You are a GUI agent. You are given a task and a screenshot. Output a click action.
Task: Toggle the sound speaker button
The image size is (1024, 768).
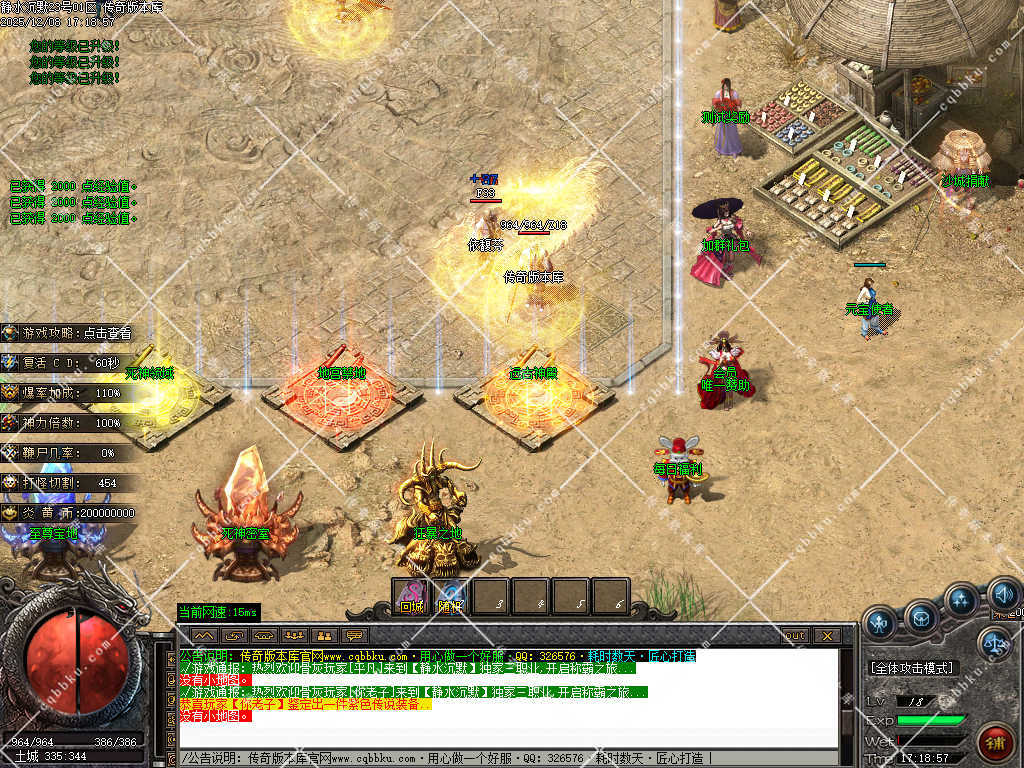pyautogui.click(x=1002, y=597)
